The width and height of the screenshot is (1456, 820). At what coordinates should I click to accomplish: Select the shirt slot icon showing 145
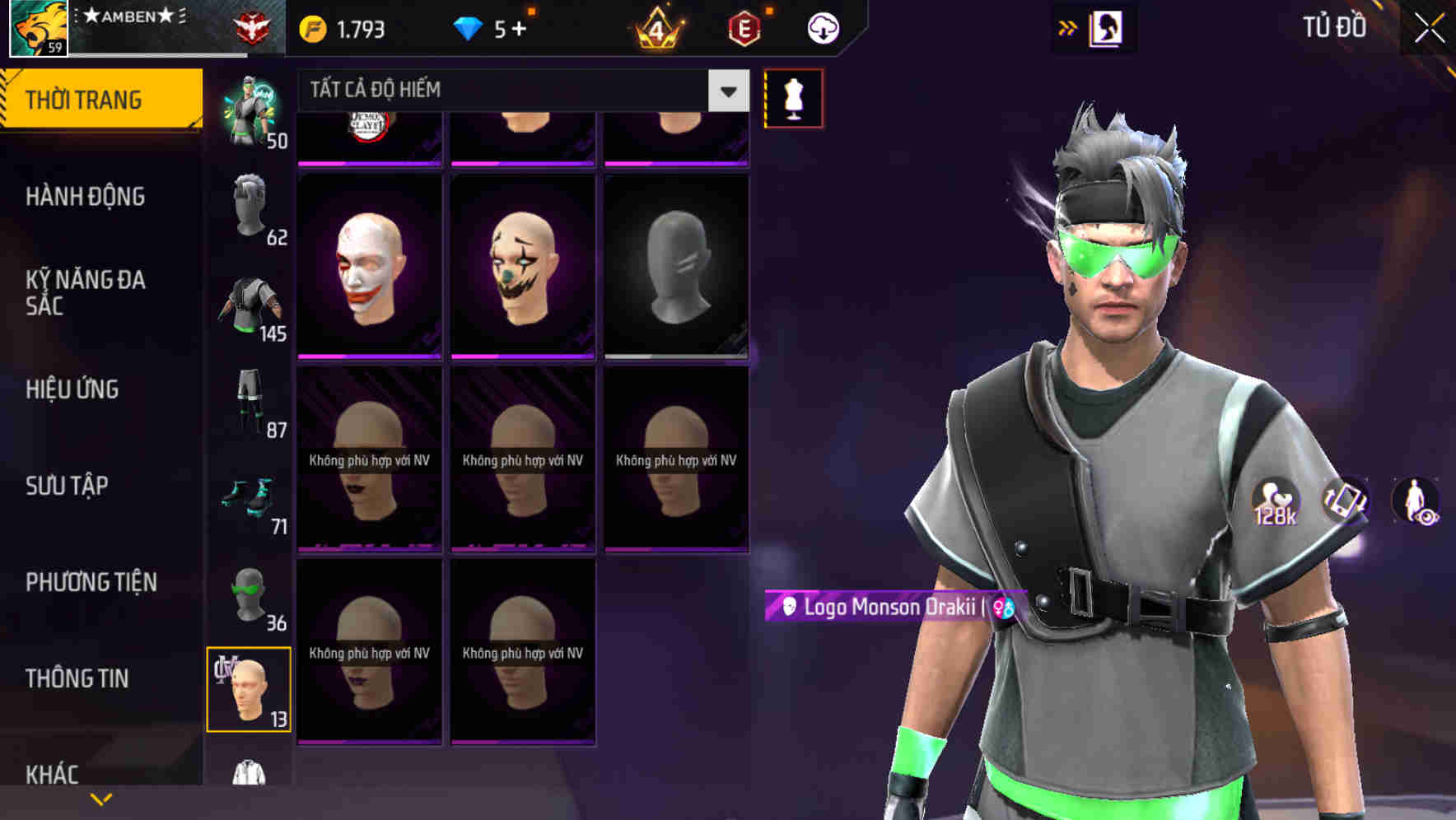coord(250,306)
